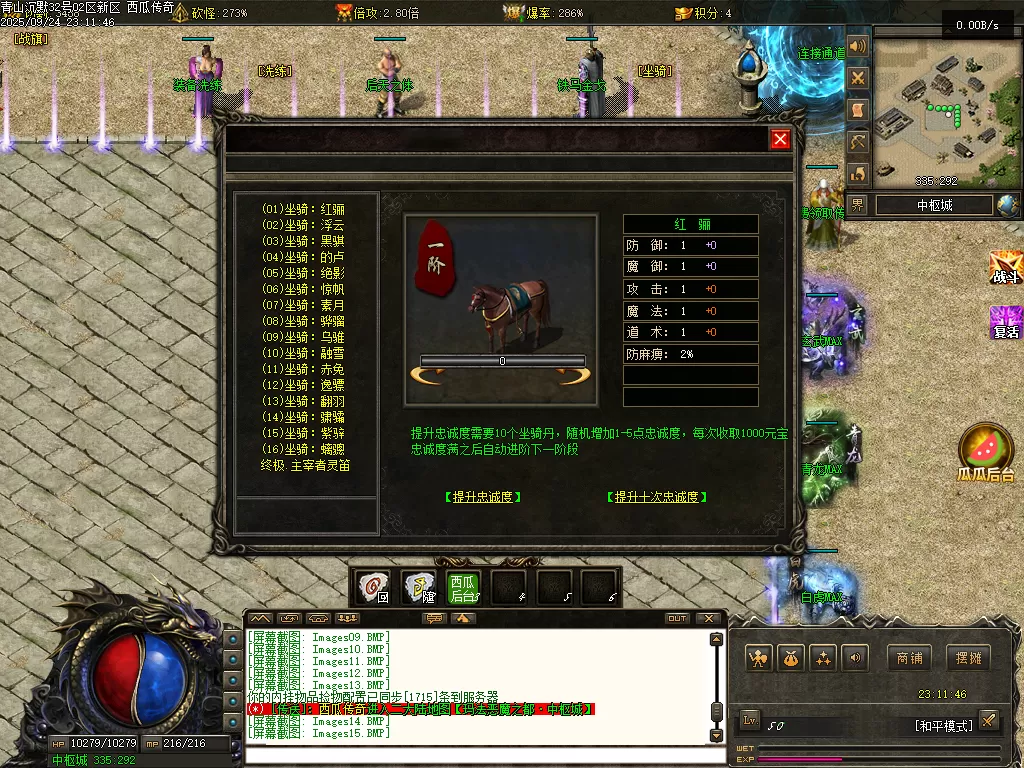Select mount (01) 红骊 in the list
The image size is (1024, 768).
[x=303, y=209]
